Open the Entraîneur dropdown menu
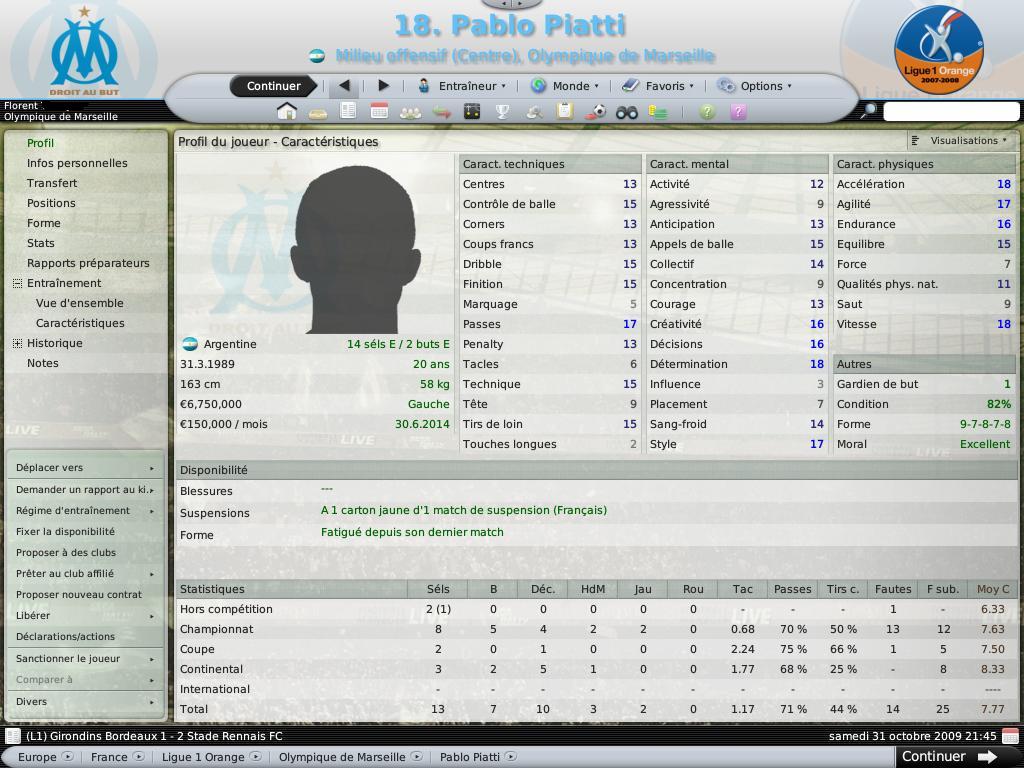 click(462, 86)
